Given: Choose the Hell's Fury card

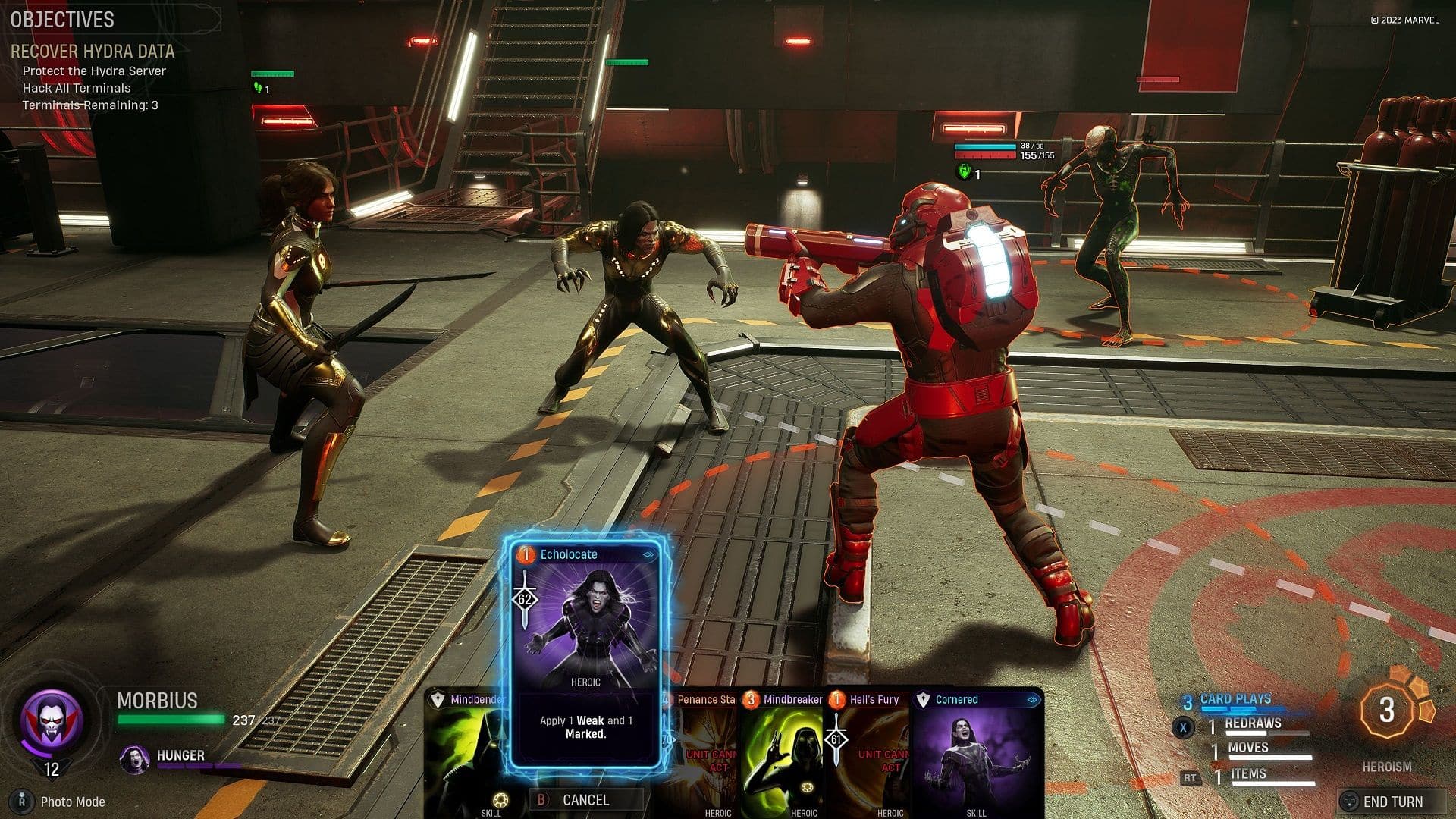Looking at the screenshot, I should [x=872, y=751].
